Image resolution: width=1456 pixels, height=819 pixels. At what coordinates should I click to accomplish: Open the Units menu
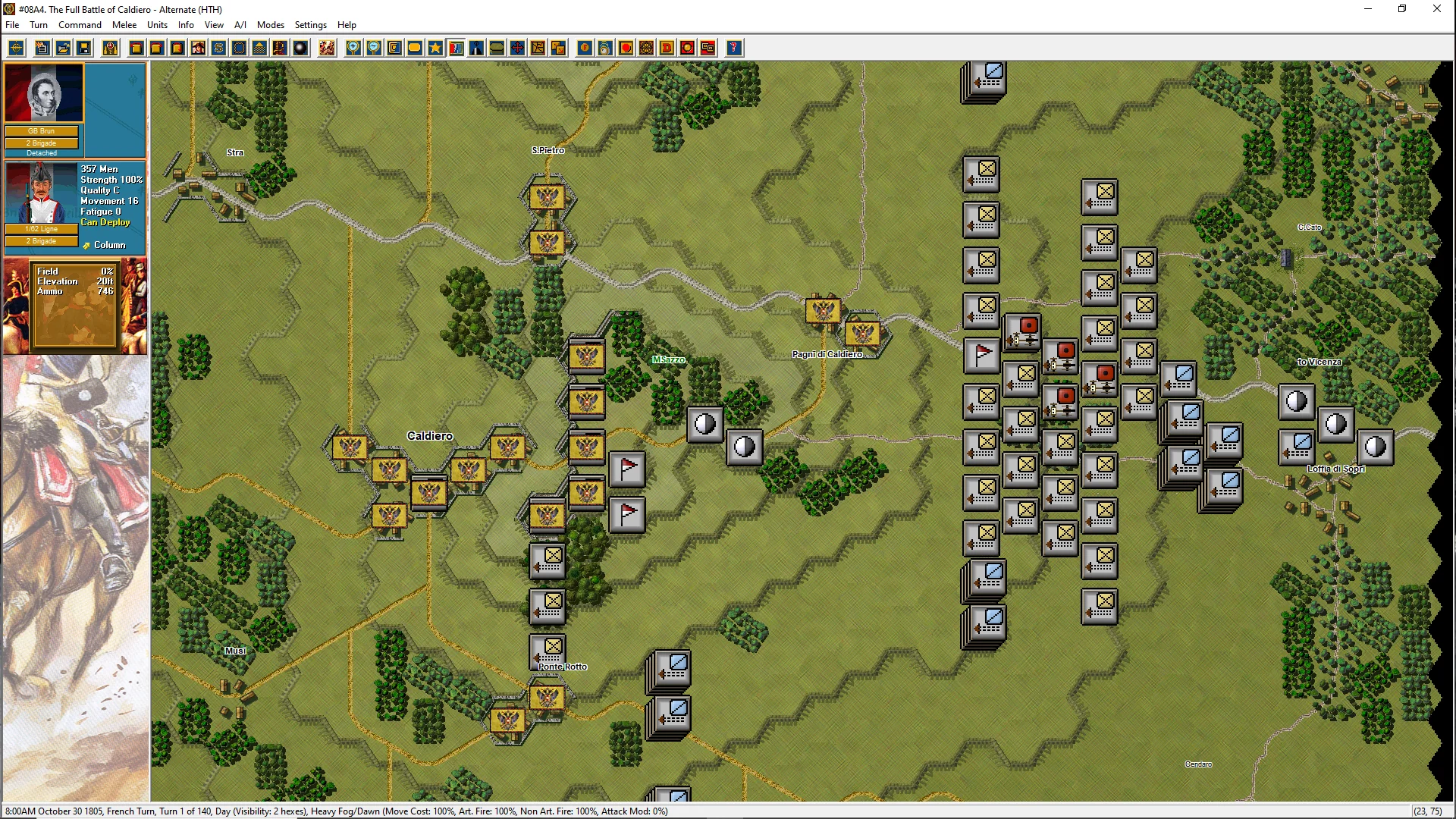point(157,25)
